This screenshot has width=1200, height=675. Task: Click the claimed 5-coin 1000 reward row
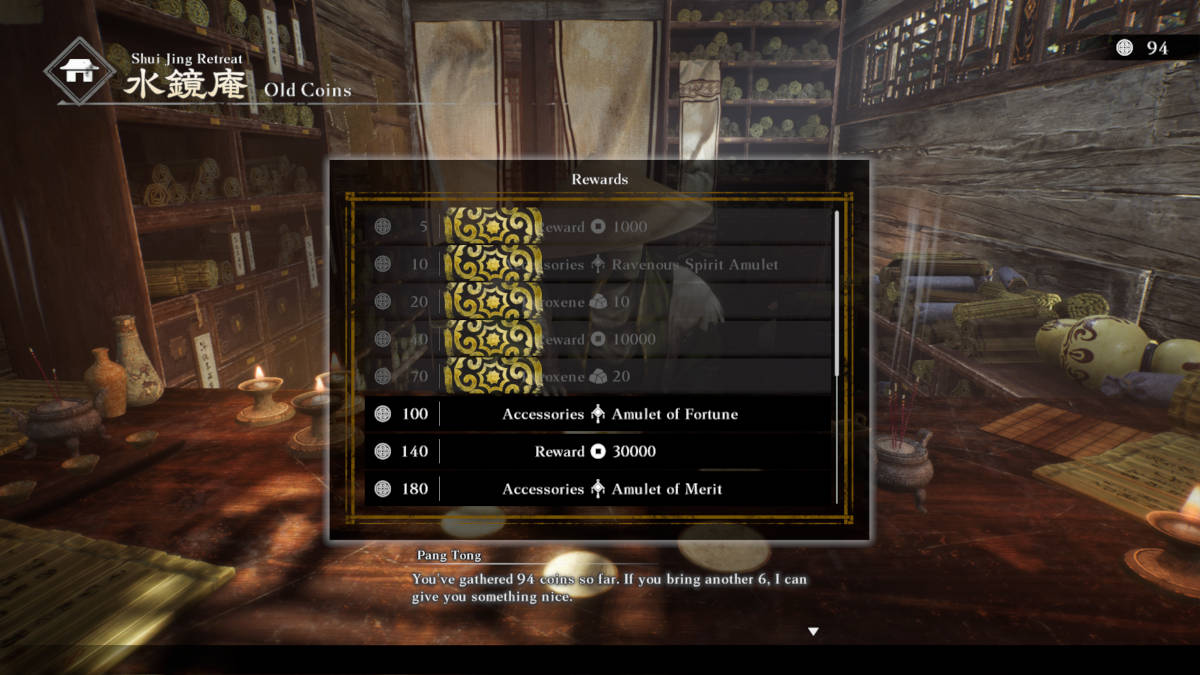pos(598,227)
